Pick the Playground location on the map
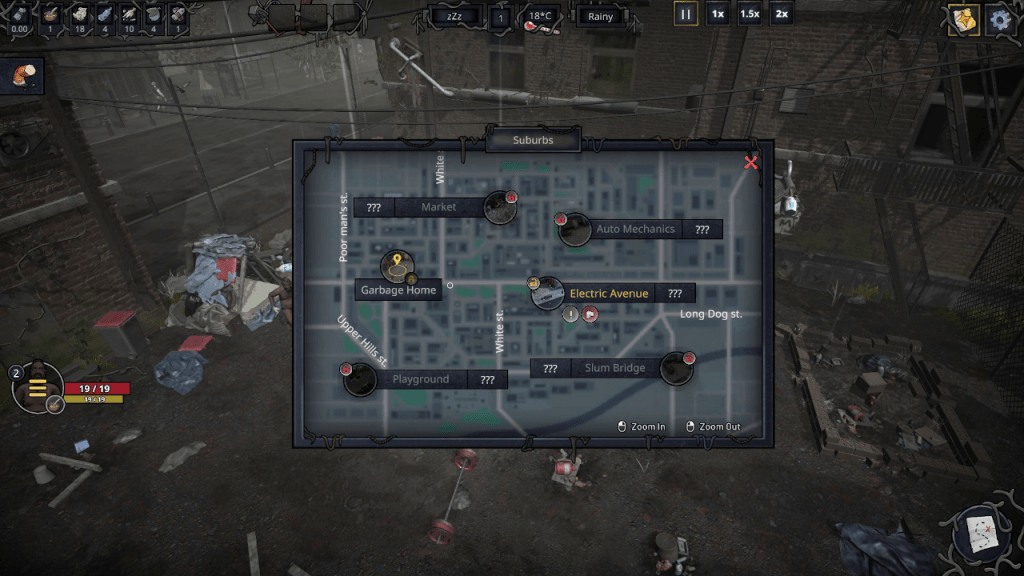The height and width of the screenshot is (576, 1024). (x=360, y=379)
